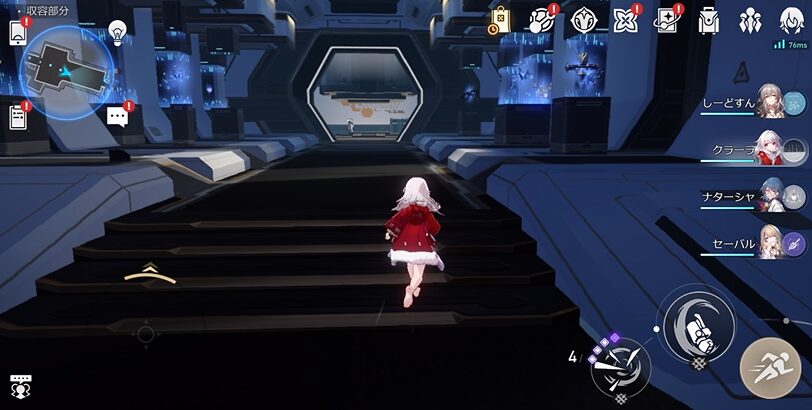812x410 pixels.
Task: Tap the bottom-left party chat icon
Action: (19, 385)
